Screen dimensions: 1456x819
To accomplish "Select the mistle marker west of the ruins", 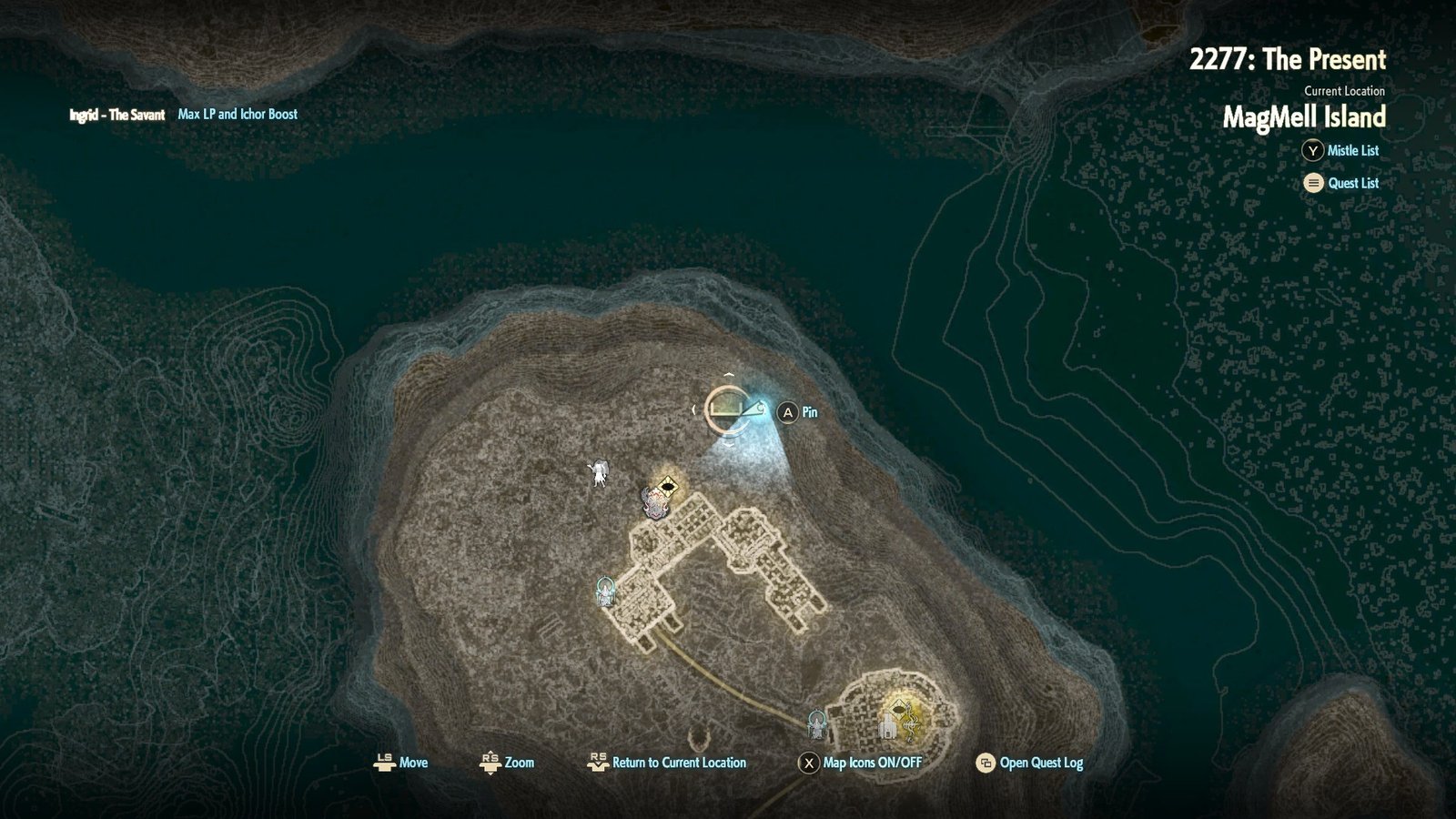I will [x=605, y=592].
